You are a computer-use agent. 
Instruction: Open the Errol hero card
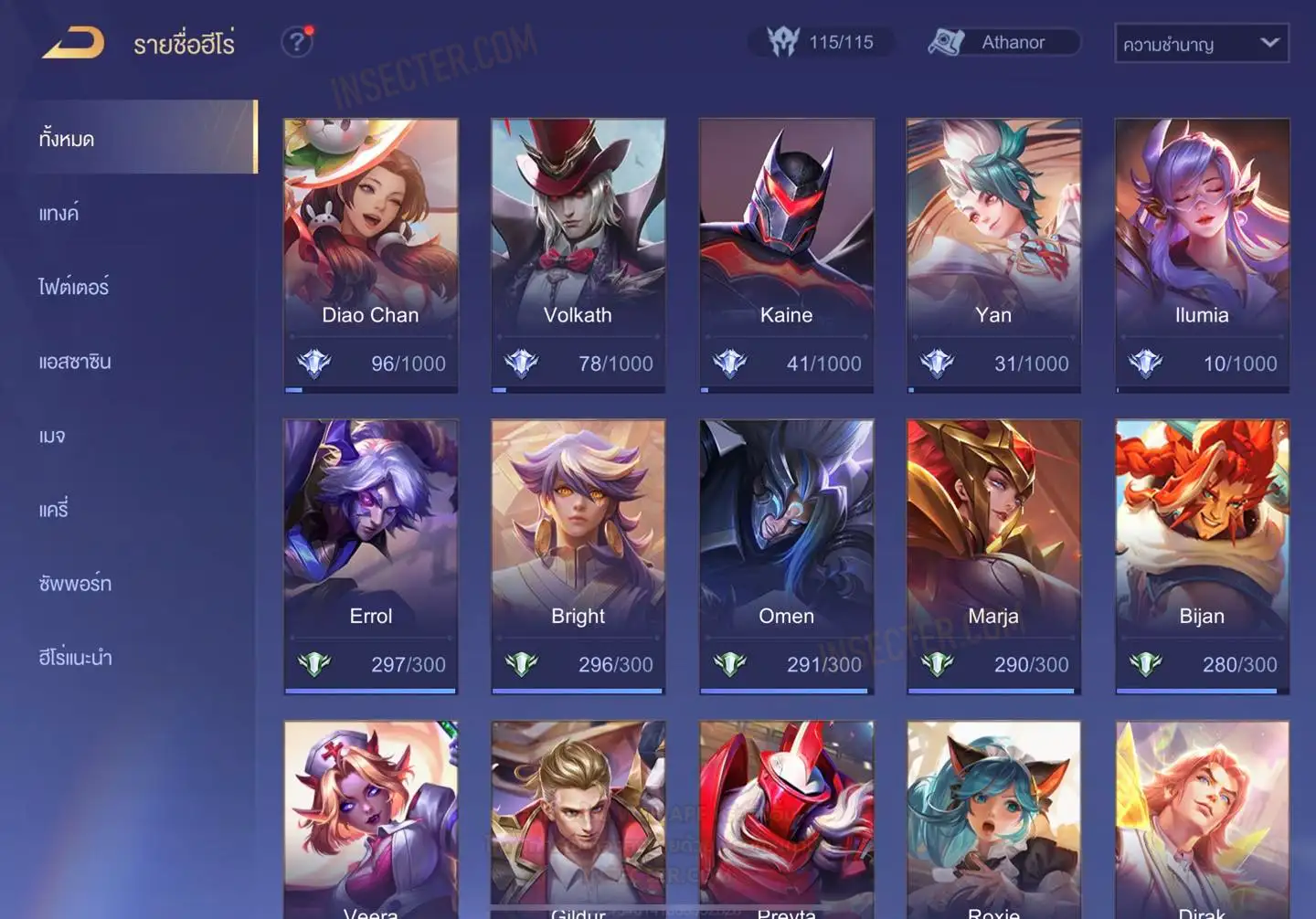[370, 556]
